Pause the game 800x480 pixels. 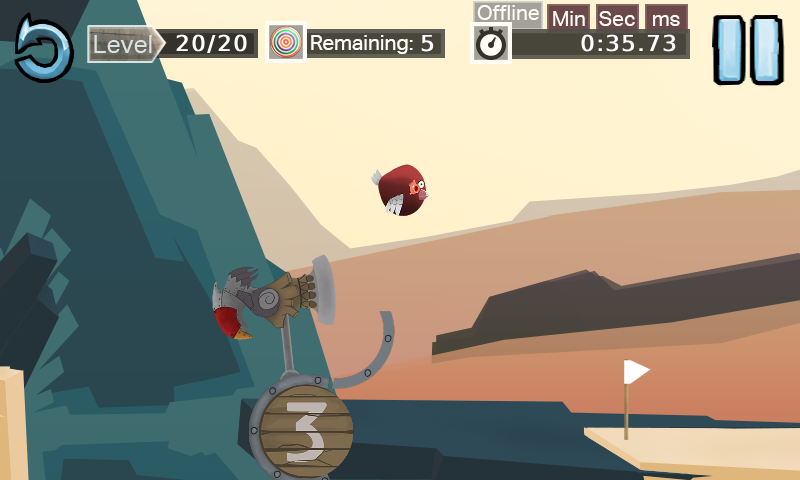(748, 49)
